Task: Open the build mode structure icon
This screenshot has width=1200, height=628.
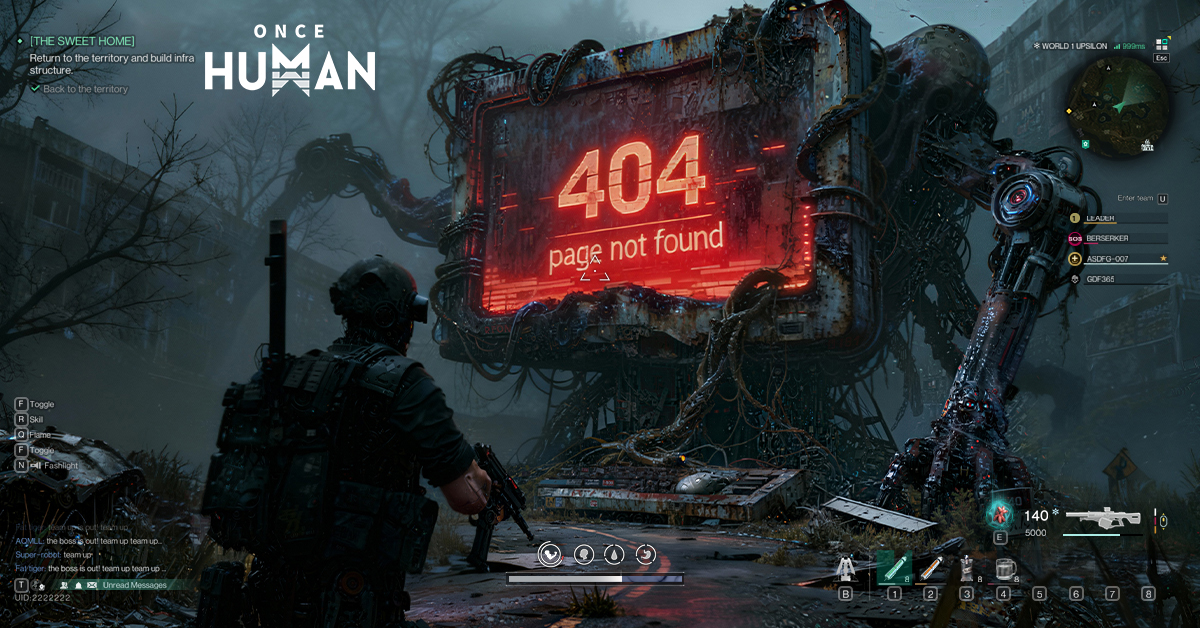Action: 845,570
